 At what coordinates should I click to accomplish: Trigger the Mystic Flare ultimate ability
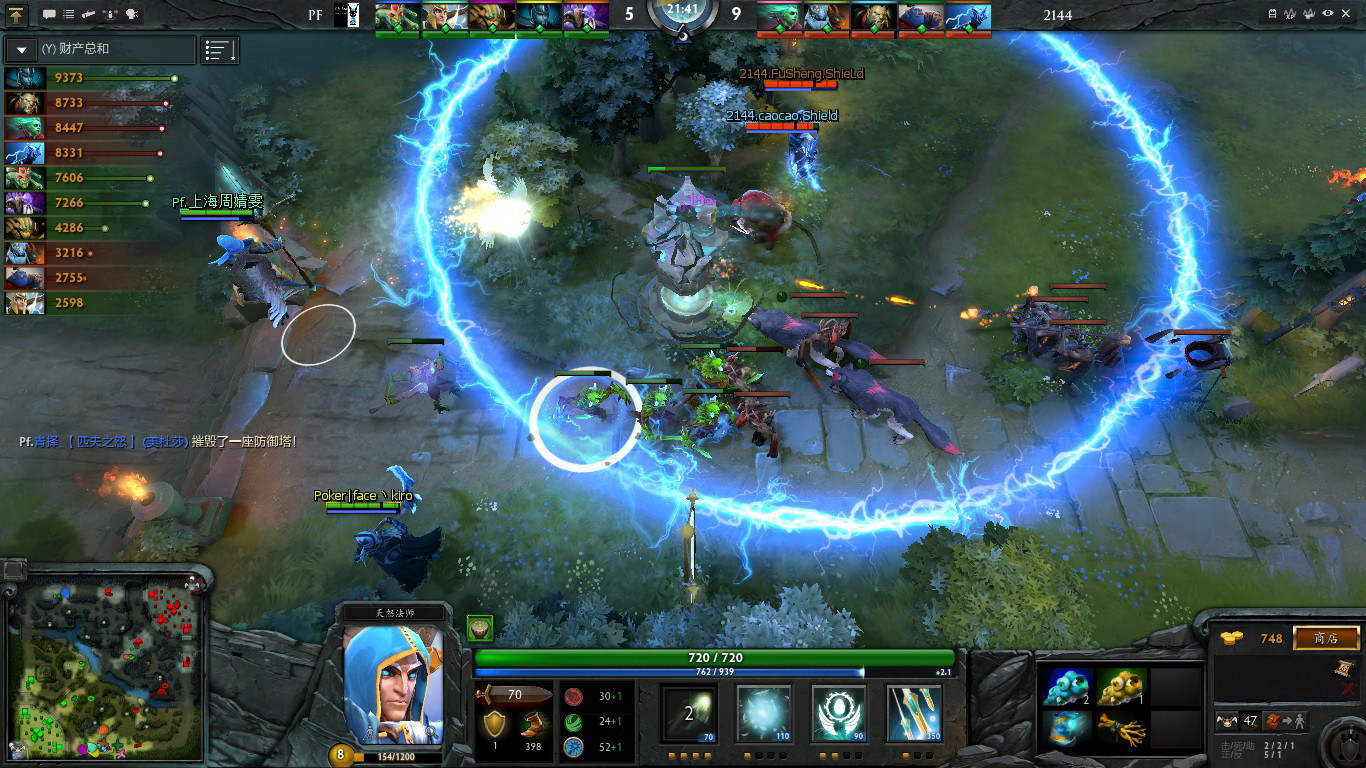pos(913,714)
